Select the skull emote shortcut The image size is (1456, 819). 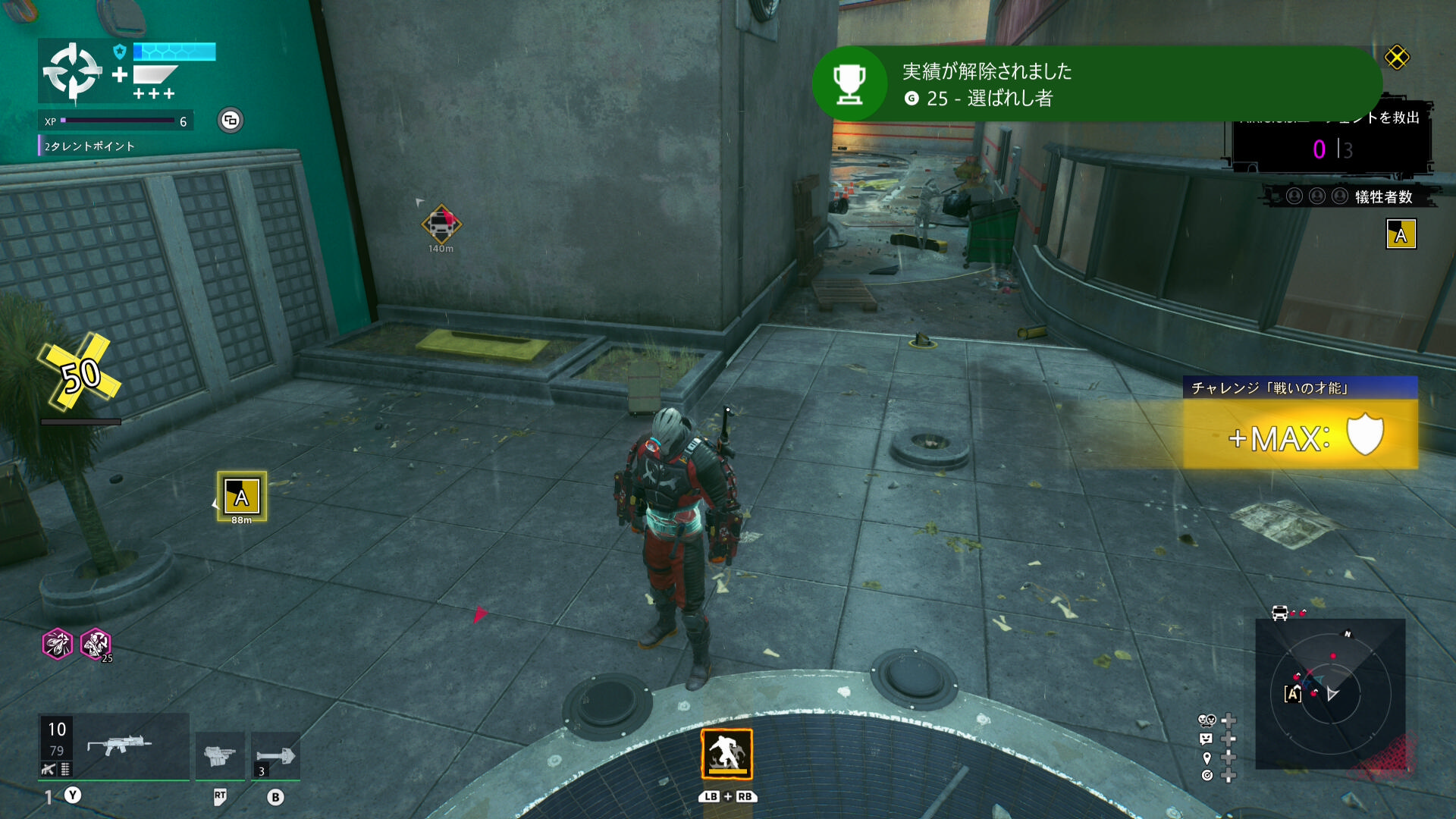tap(1207, 720)
